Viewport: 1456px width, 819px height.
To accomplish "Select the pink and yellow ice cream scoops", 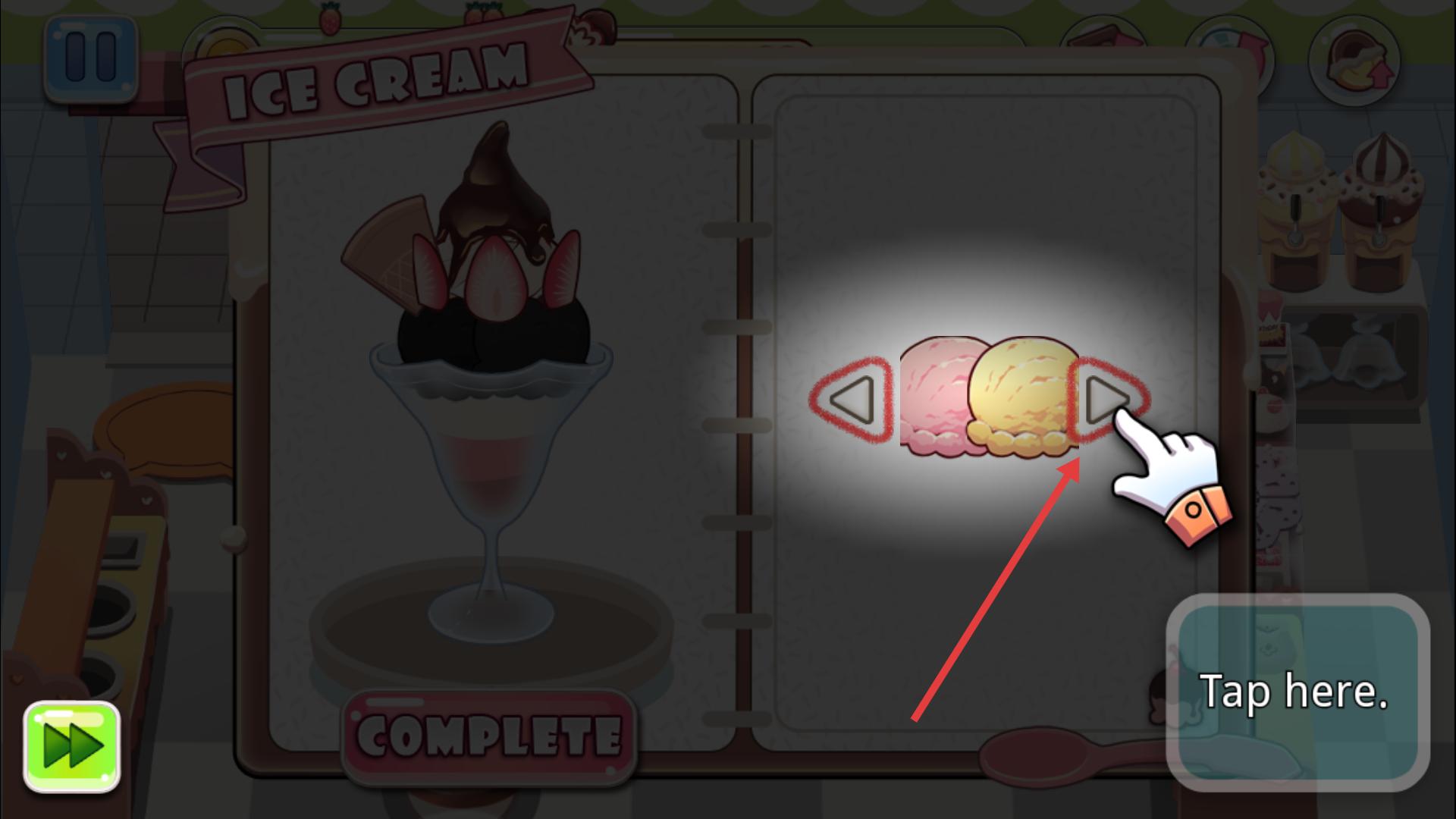I will (988, 397).
